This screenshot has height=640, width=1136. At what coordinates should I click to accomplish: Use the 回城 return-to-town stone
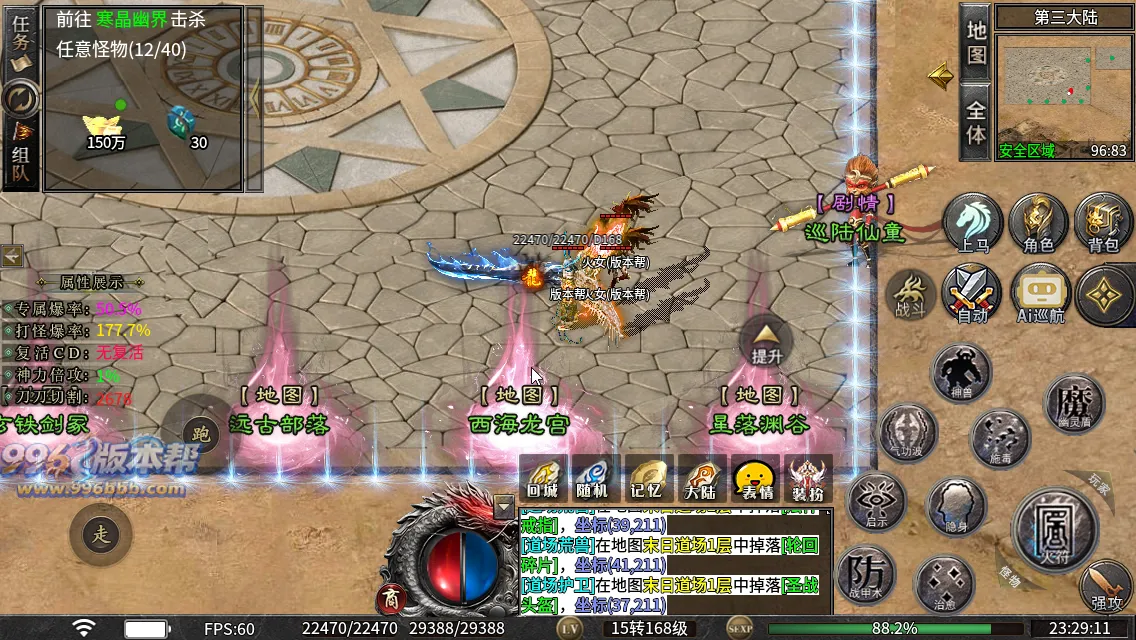pyautogui.click(x=542, y=479)
